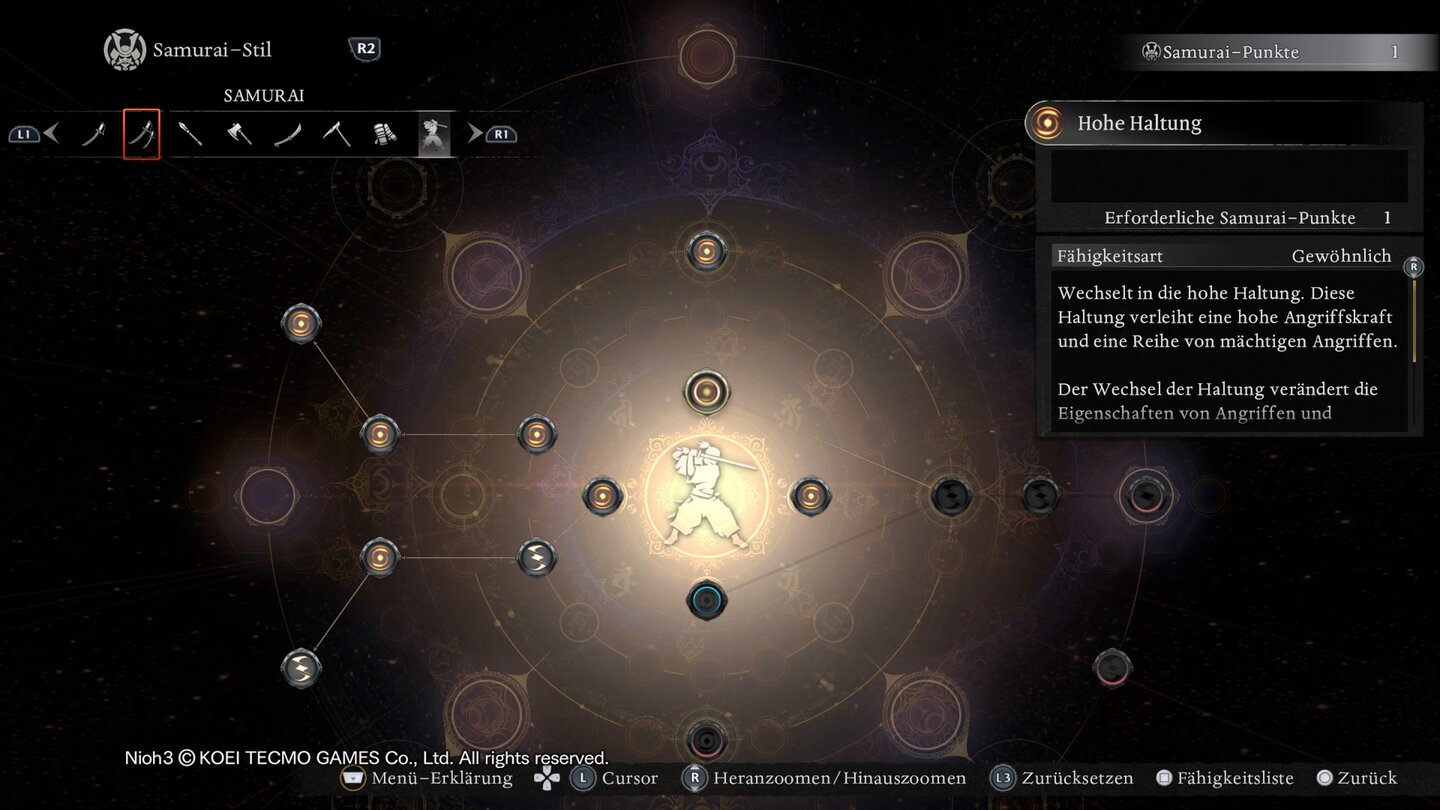The height and width of the screenshot is (810, 1440).
Task: Select the kusarigama sickle tab
Action: [337, 134]
